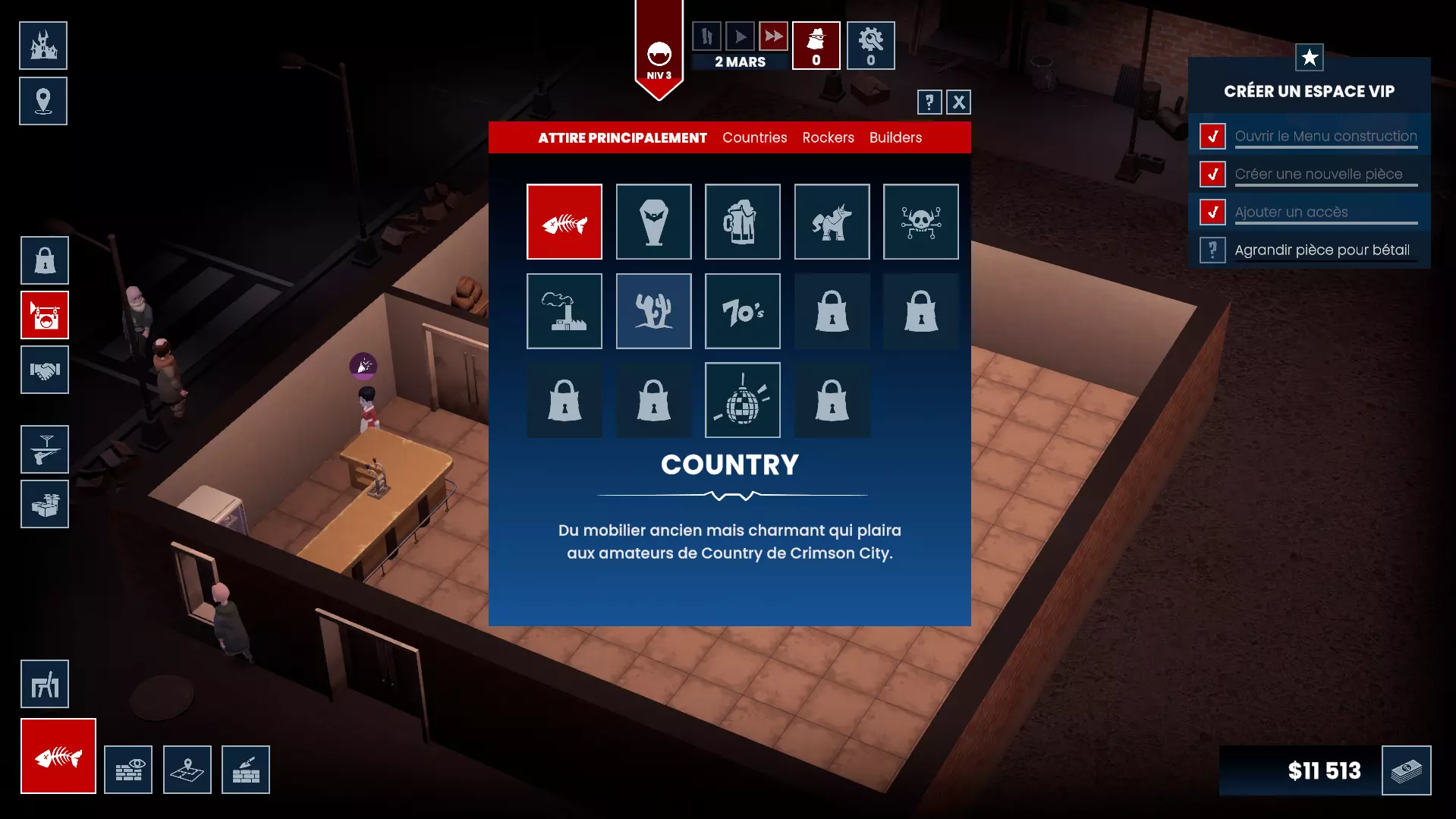This screenshot has width=1456, height=819.
Task: Toggle the wall visibility eye button
Action: pos(128,770)
